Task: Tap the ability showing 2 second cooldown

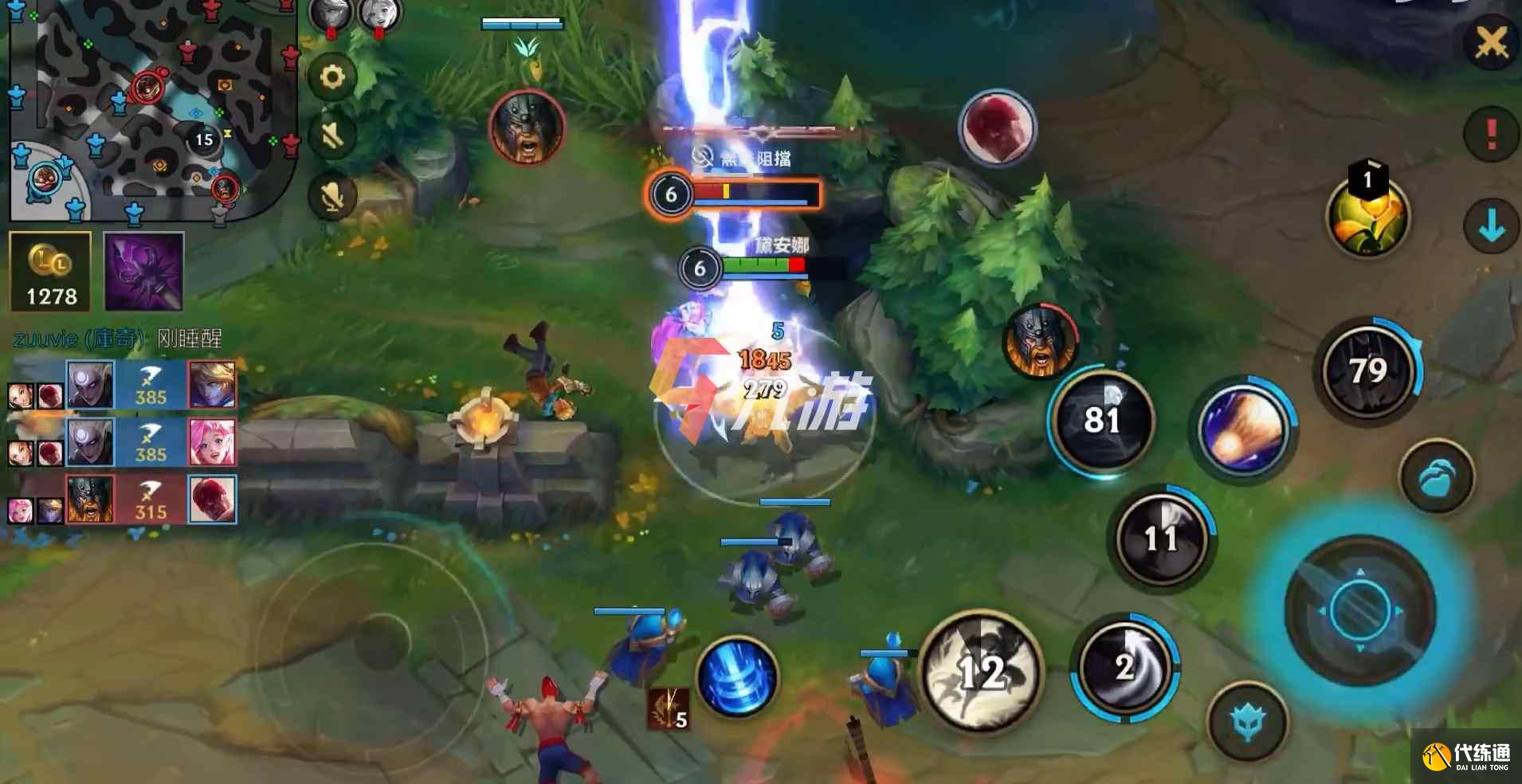Action: (x=1124, y=668)
